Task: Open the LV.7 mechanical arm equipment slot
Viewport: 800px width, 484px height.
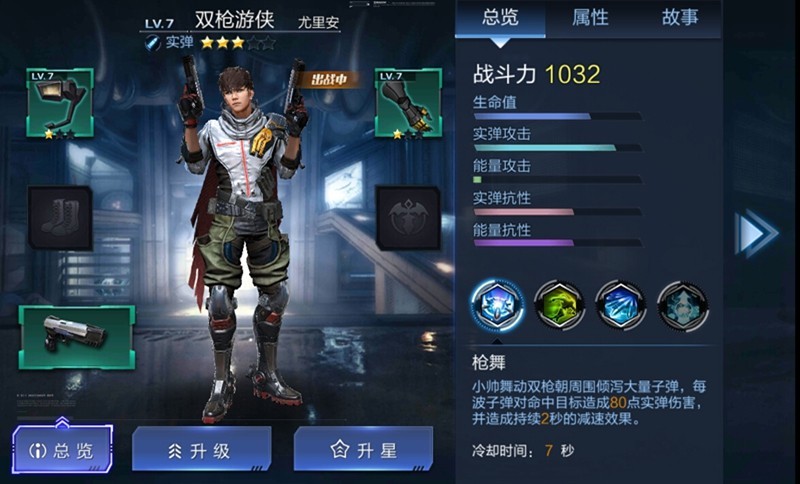Action: click(x=60, y=103)
